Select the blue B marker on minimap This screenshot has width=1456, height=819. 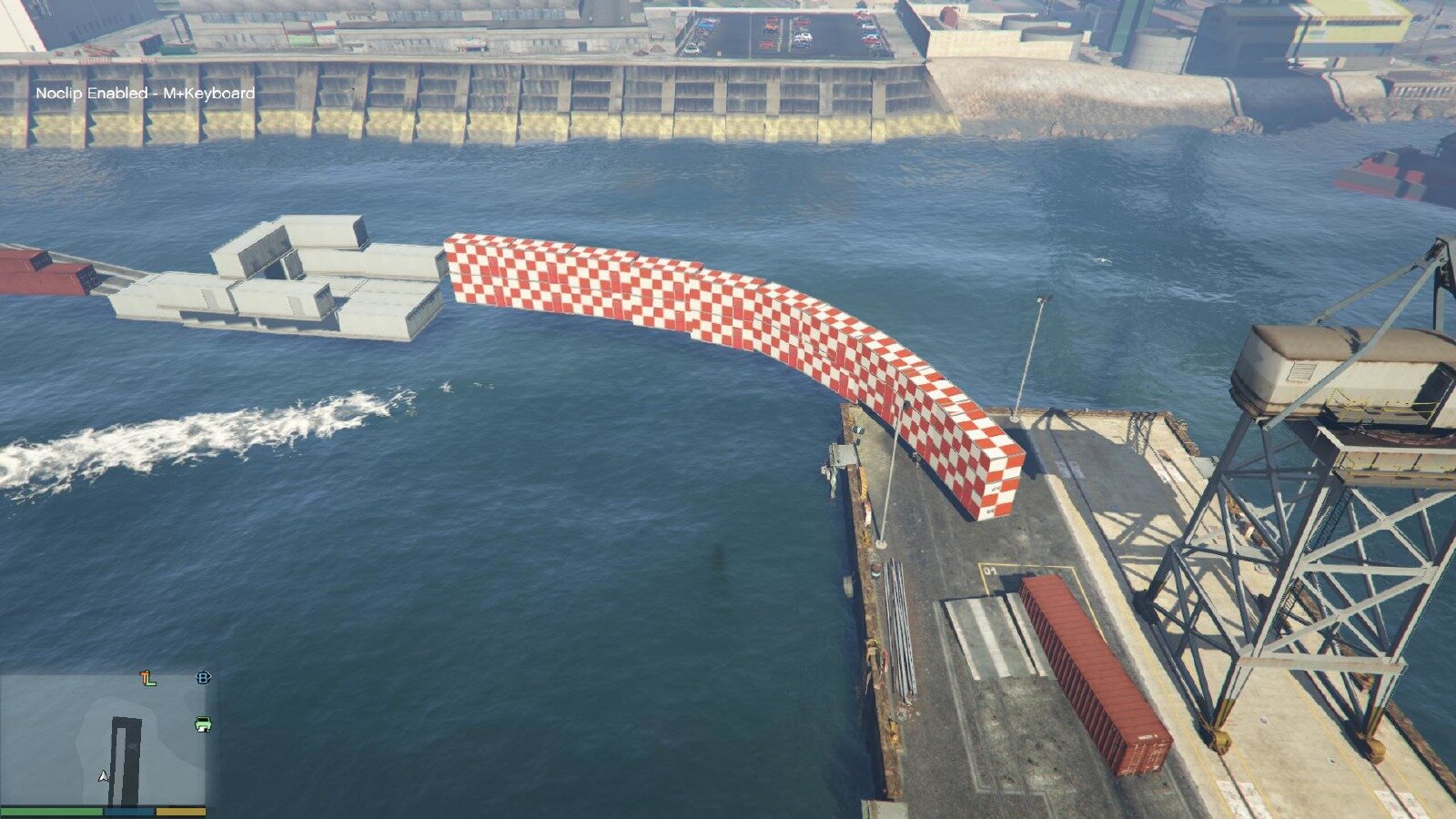(203, 677)
